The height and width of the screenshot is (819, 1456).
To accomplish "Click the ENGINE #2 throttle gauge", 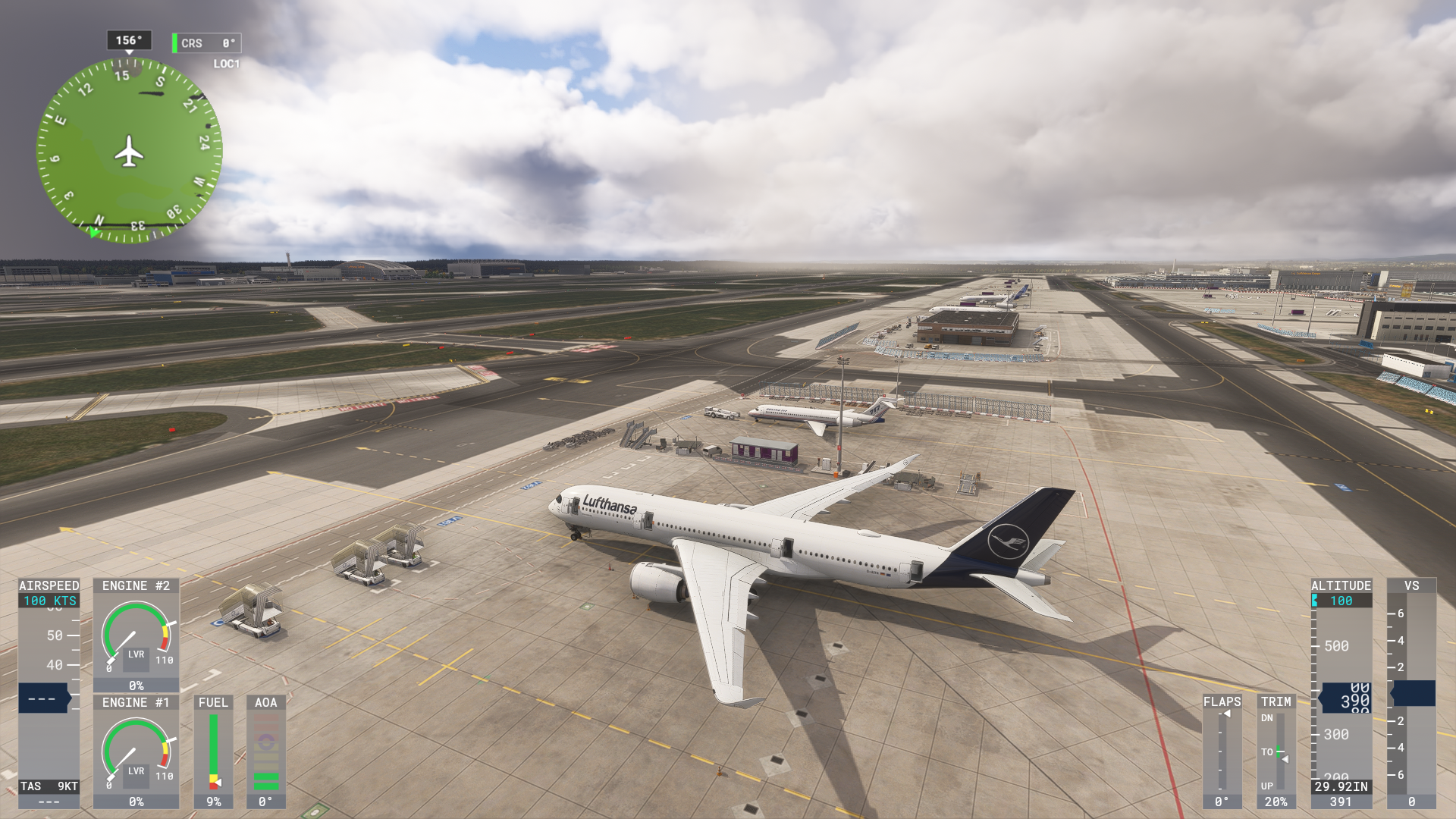I will coord(136,635).
